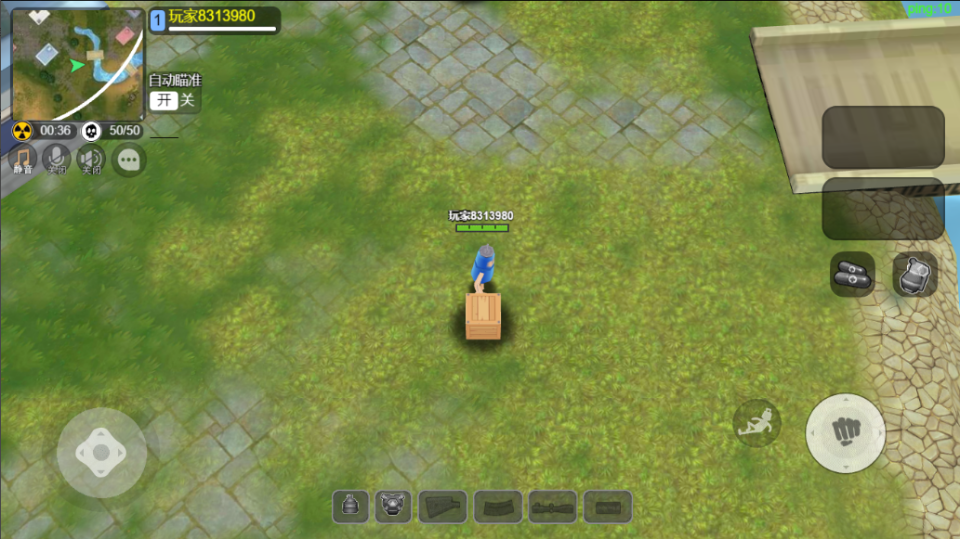Select the body armor vest slot
The image size is (960, 539).
pos(393,507)
